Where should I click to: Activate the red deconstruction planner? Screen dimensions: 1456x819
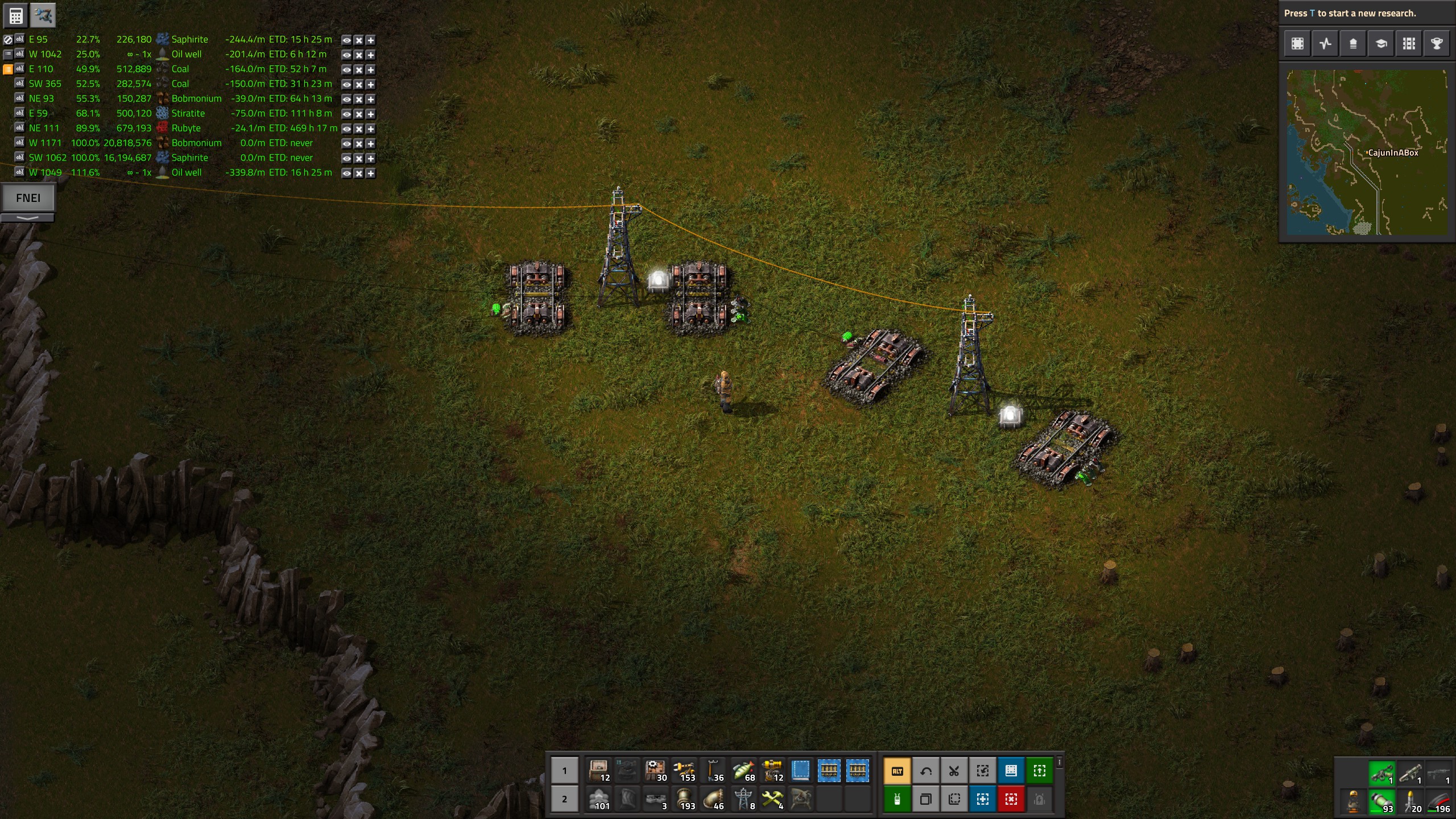point(1011,800)
